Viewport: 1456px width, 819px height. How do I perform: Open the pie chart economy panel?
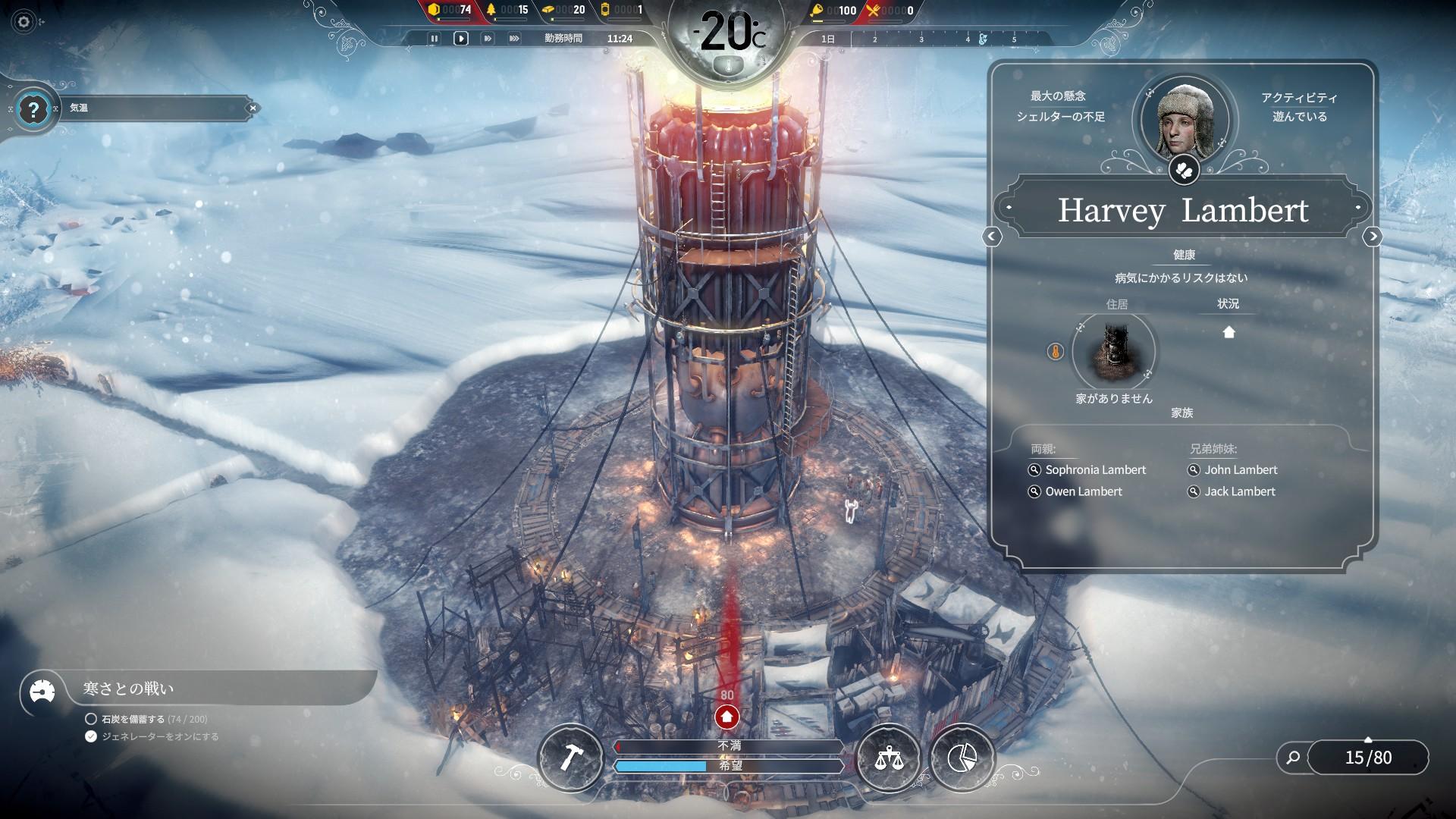(962, 757)
